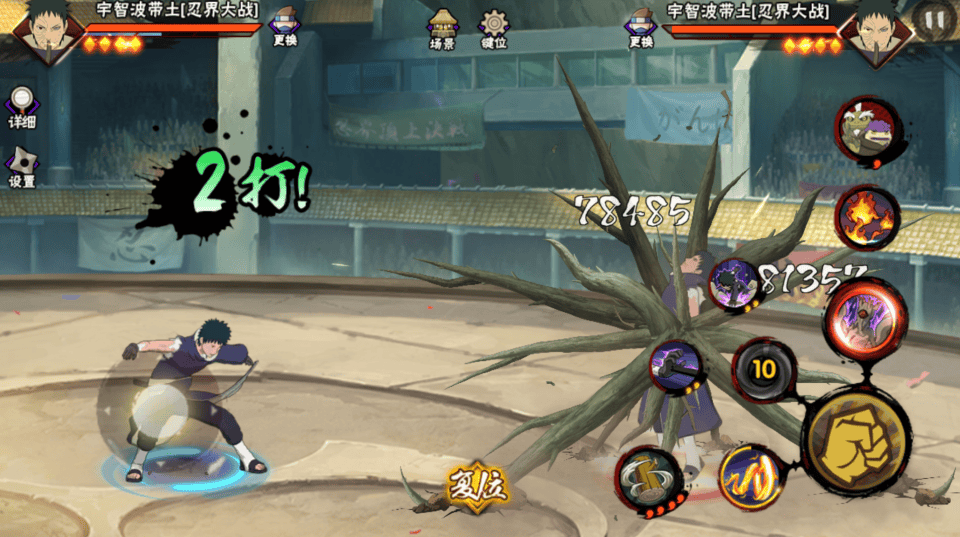Open the 设置 settings menu

tap(22, 168)
